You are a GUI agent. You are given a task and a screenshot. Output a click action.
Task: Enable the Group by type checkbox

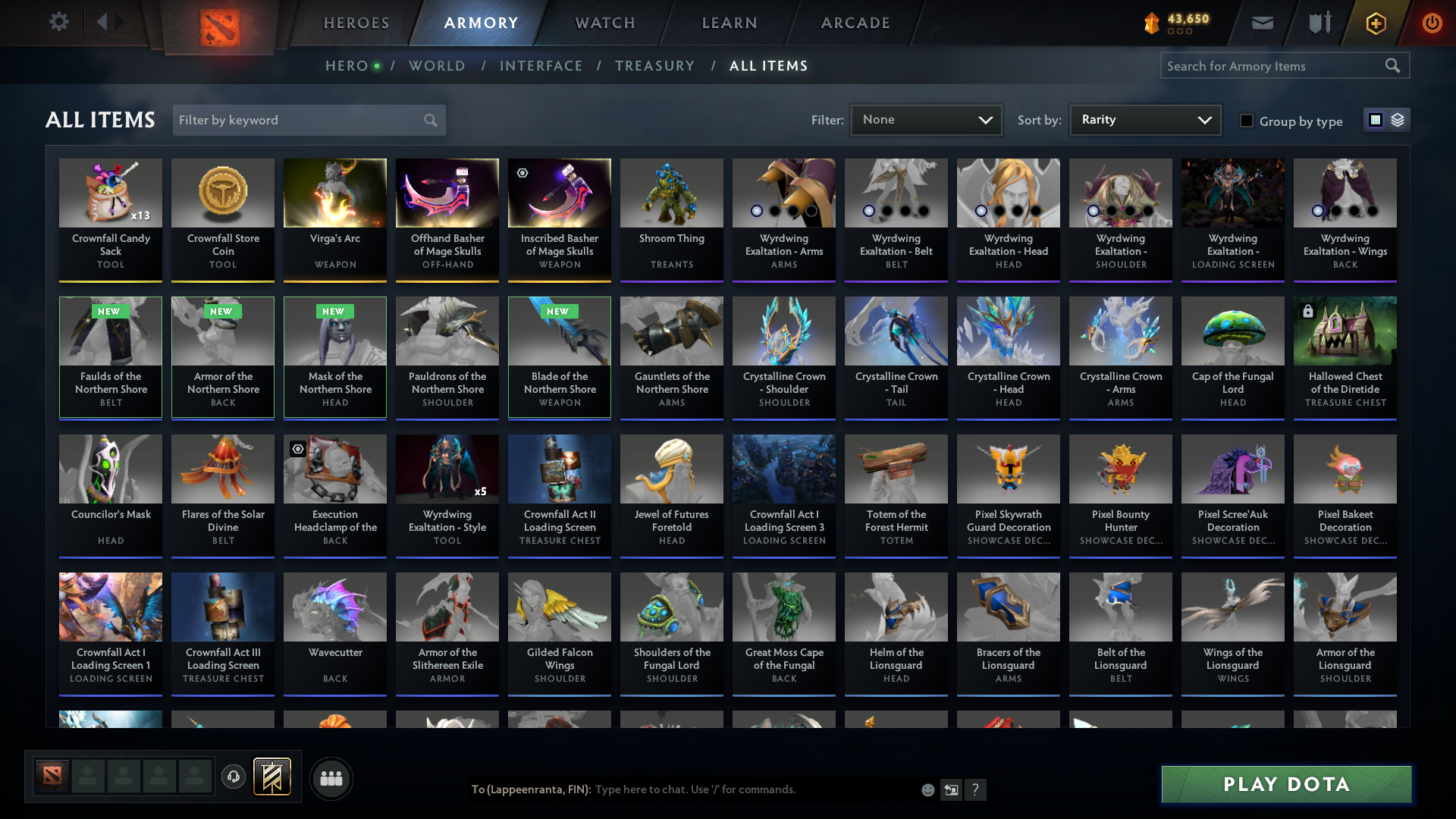[1247, 121]
